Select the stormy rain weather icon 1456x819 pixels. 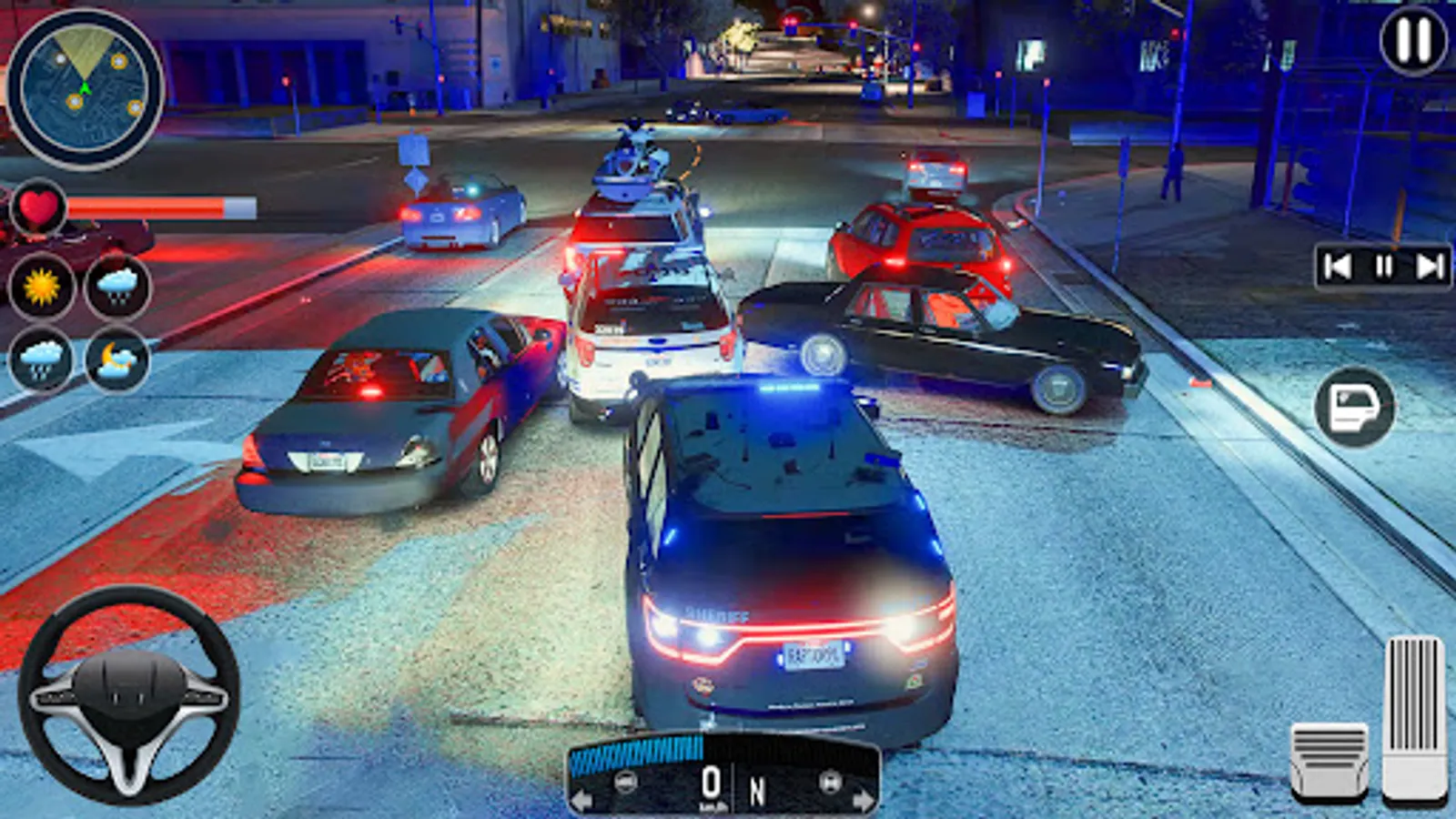click(x=38, y=358)
